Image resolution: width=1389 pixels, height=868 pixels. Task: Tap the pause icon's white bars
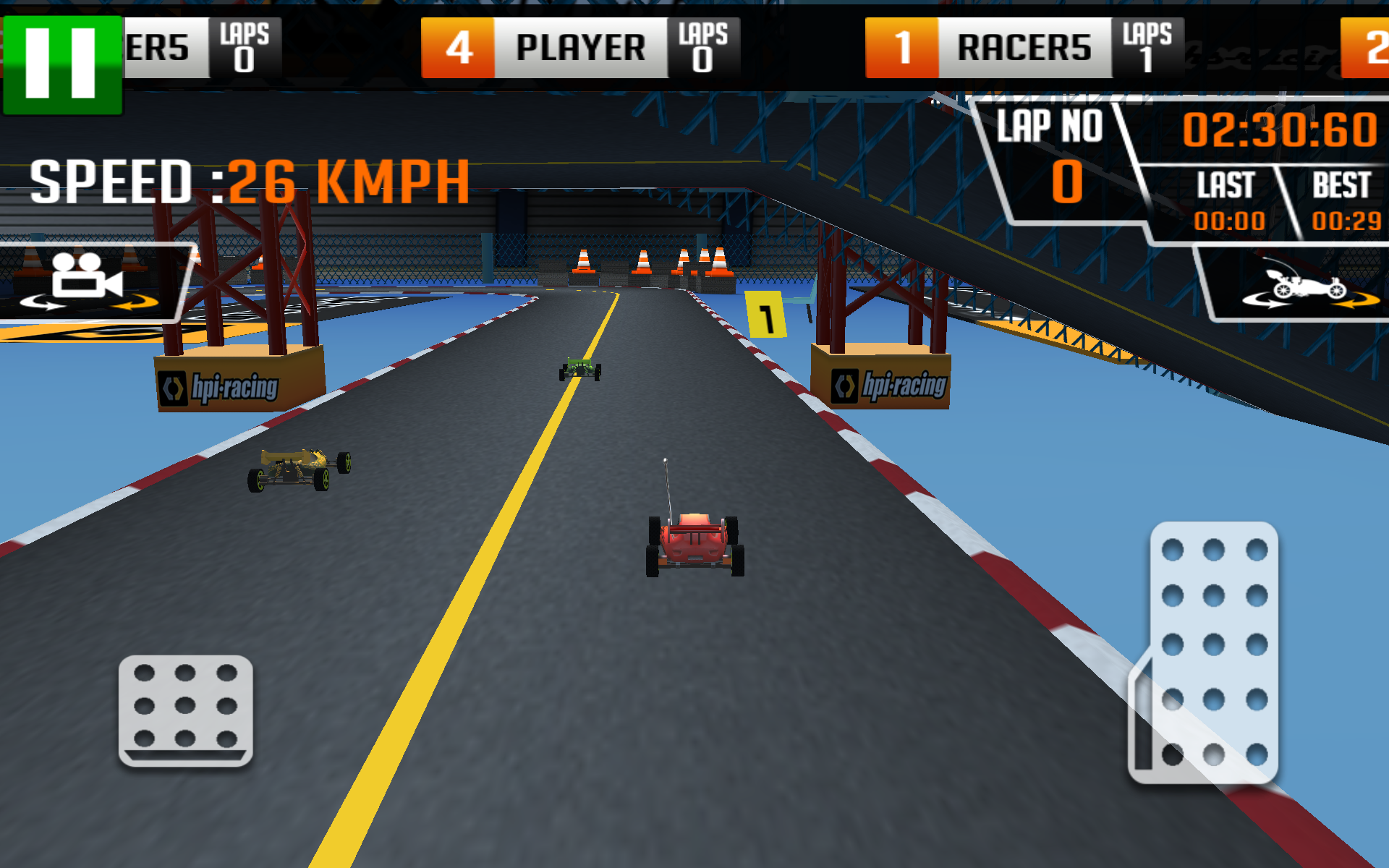pos(61,61)
